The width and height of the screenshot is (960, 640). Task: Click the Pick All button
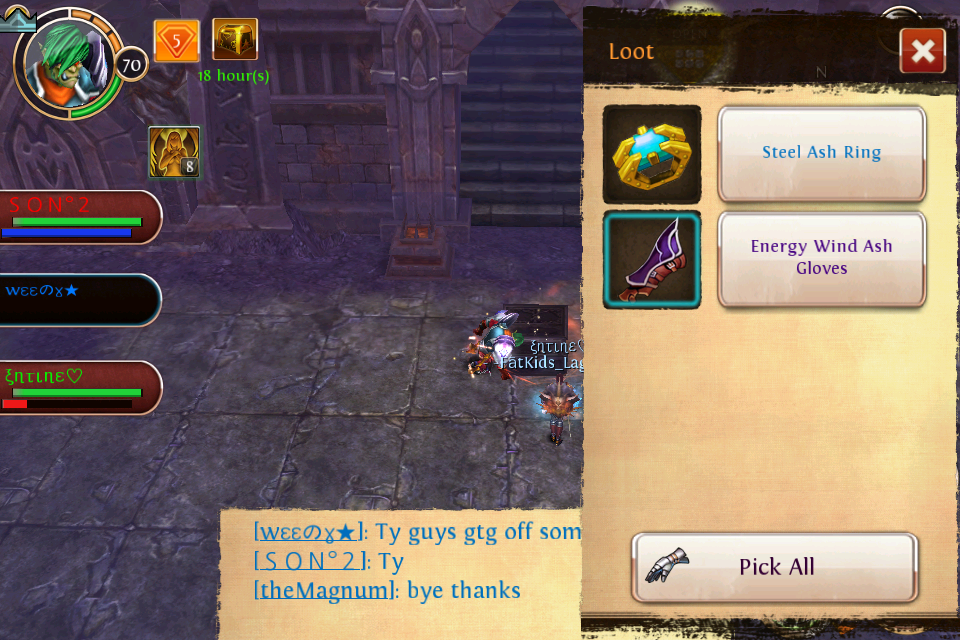point(775,567)
